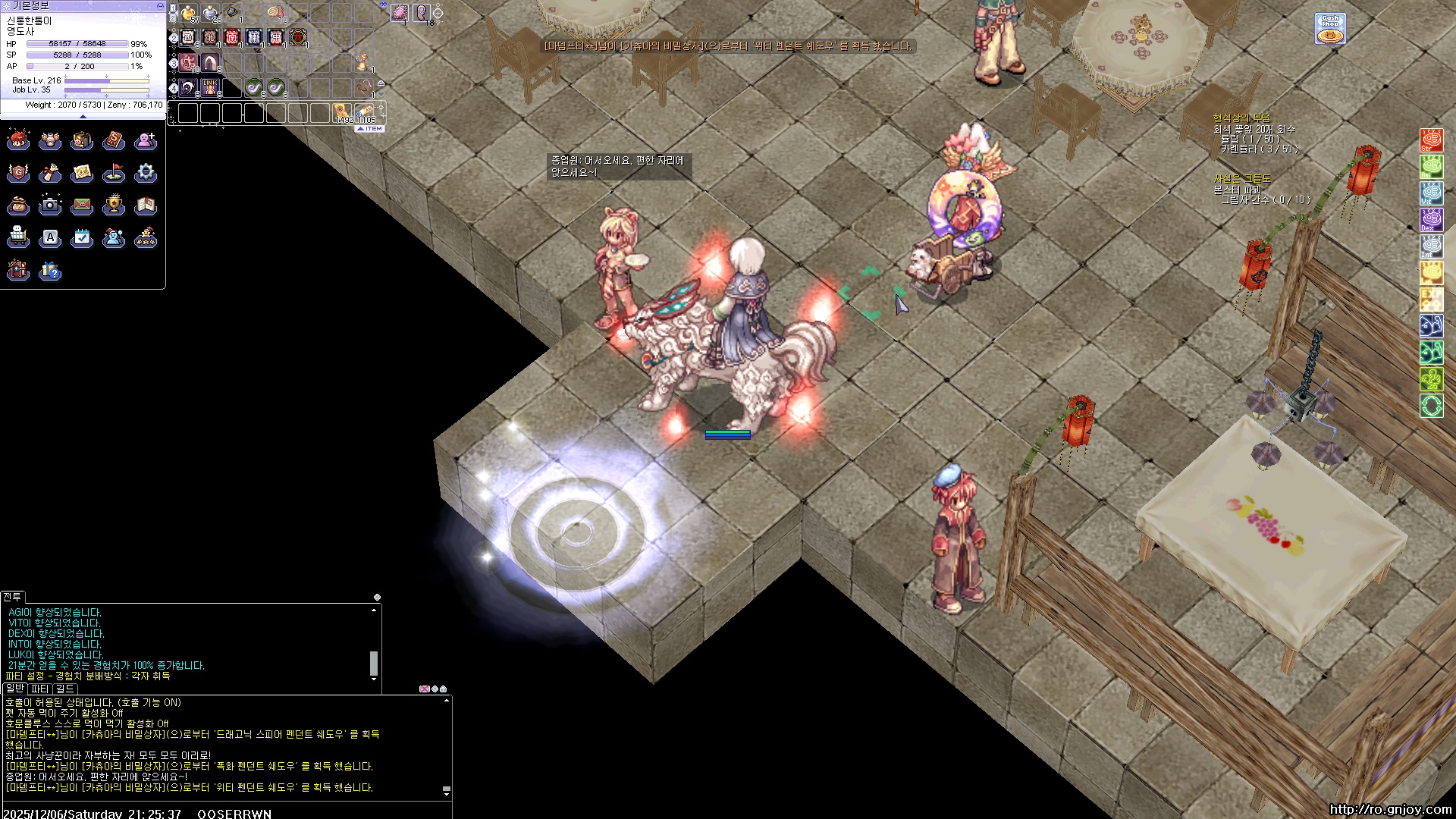This screenshot has height=819, width=1456.
Task: Open the settings gear menu
Action: pyautogui.click(x=146, y=173)
